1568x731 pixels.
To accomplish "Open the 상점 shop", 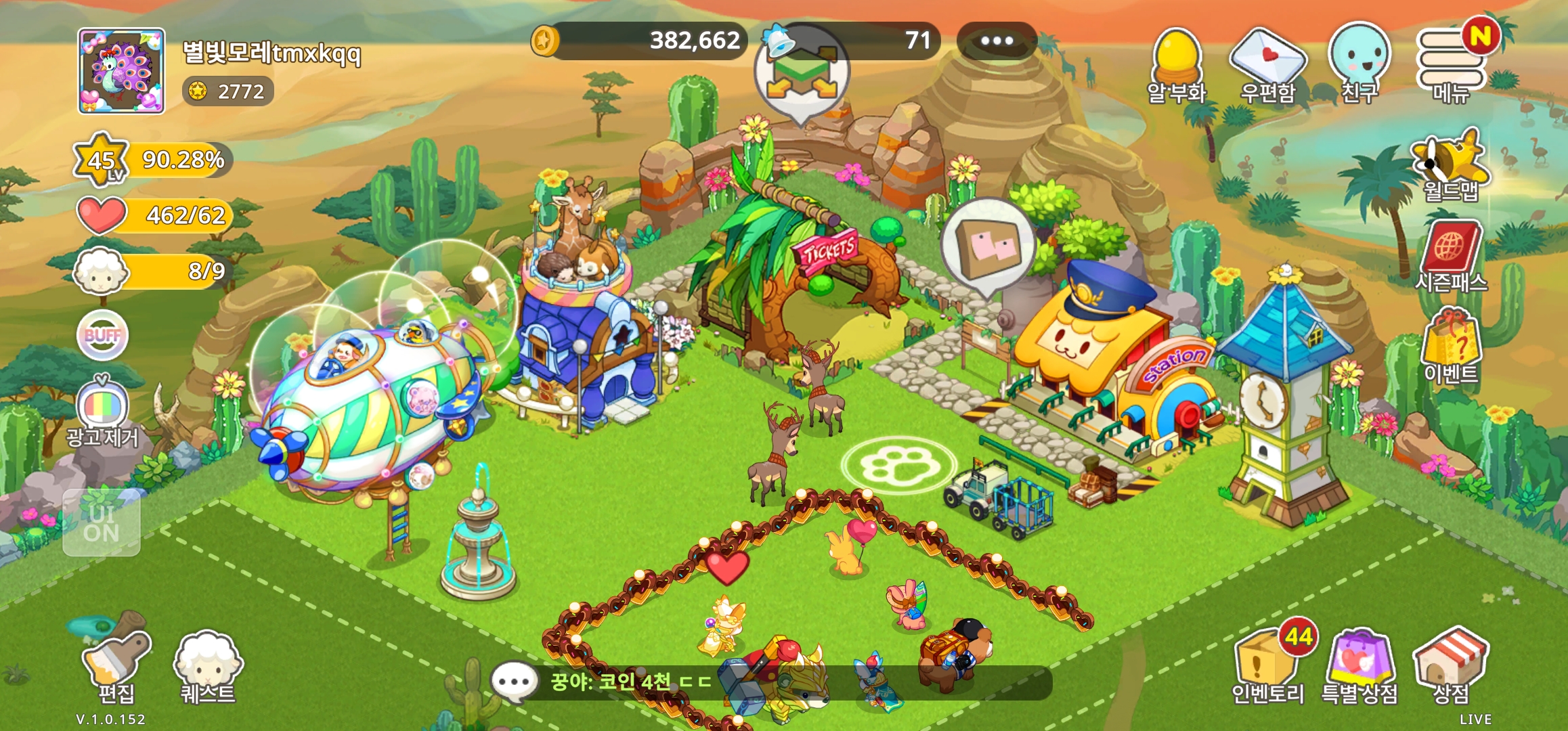I will click(x=1451, y=663).
